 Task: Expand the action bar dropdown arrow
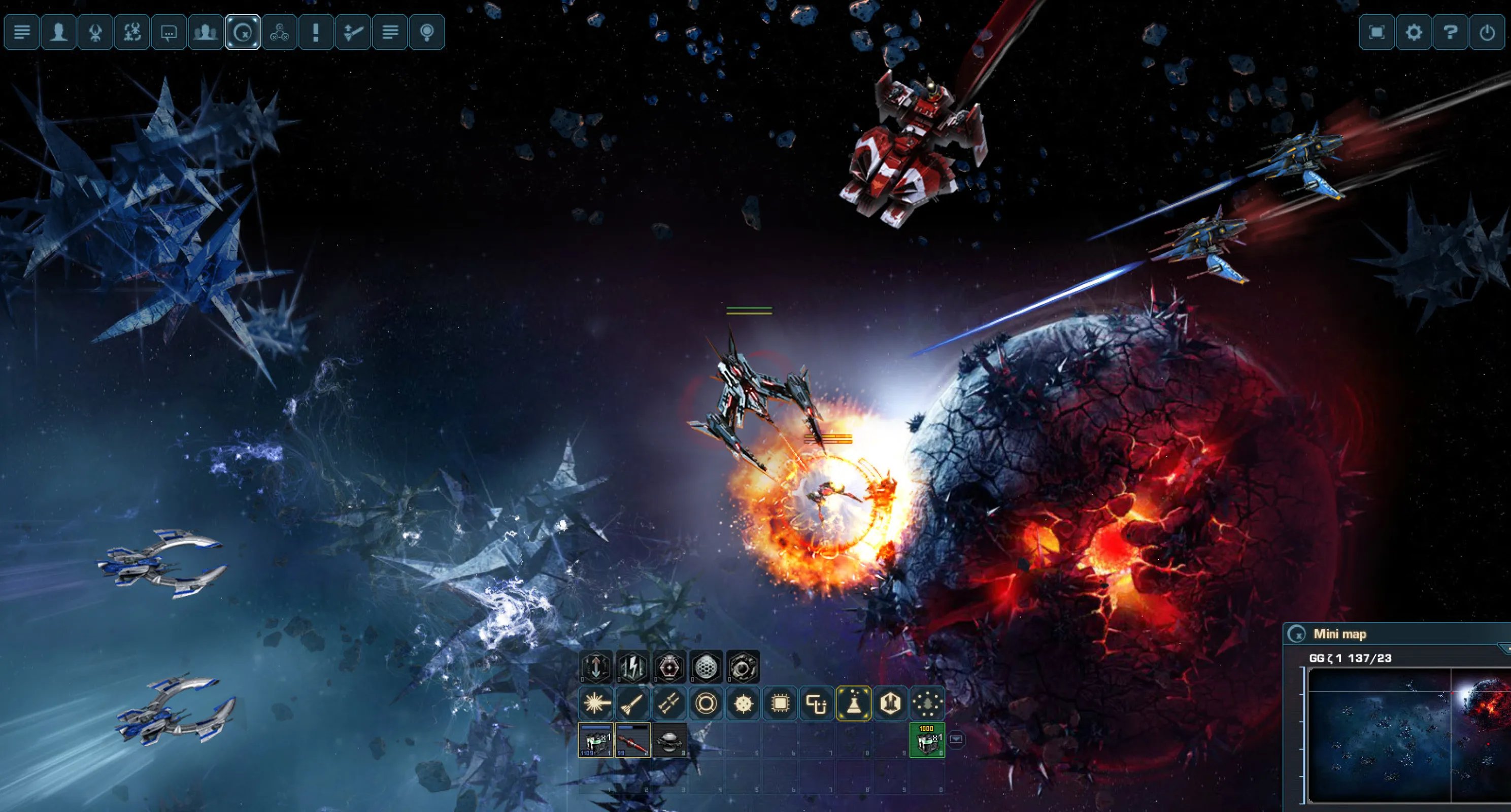(x=956, y=739)
